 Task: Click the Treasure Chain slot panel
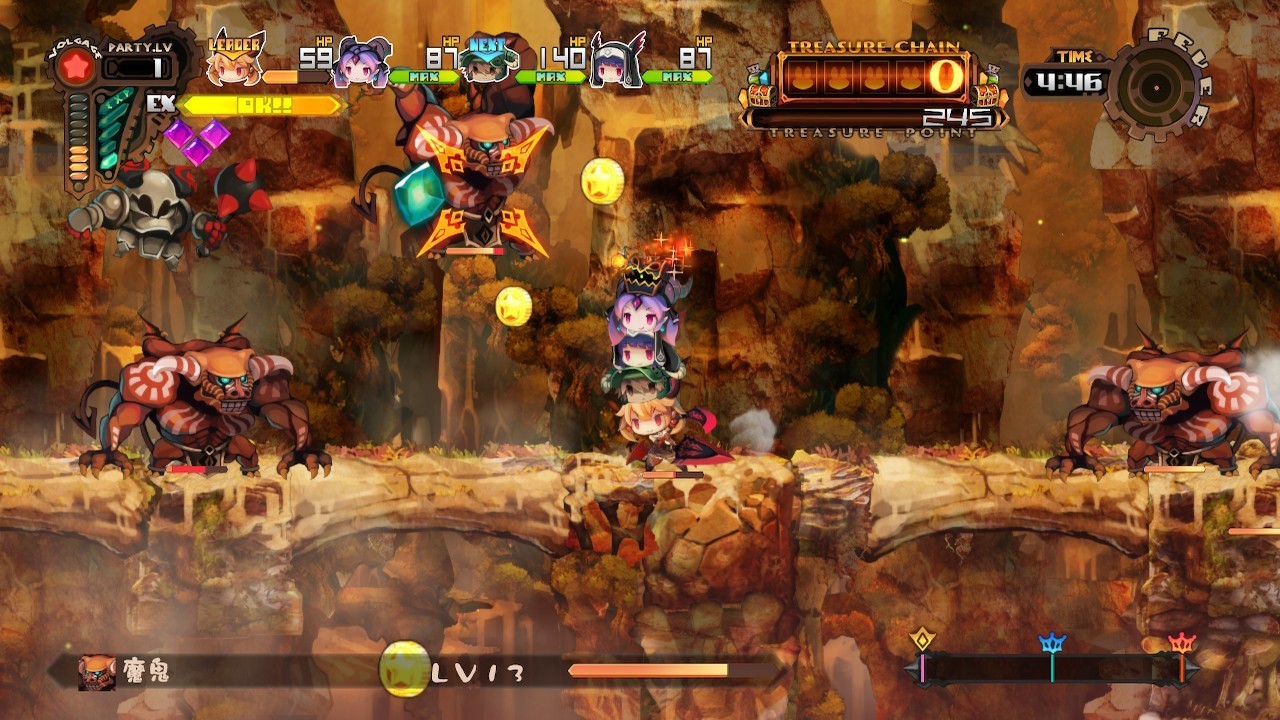click(x=872, y=79)
